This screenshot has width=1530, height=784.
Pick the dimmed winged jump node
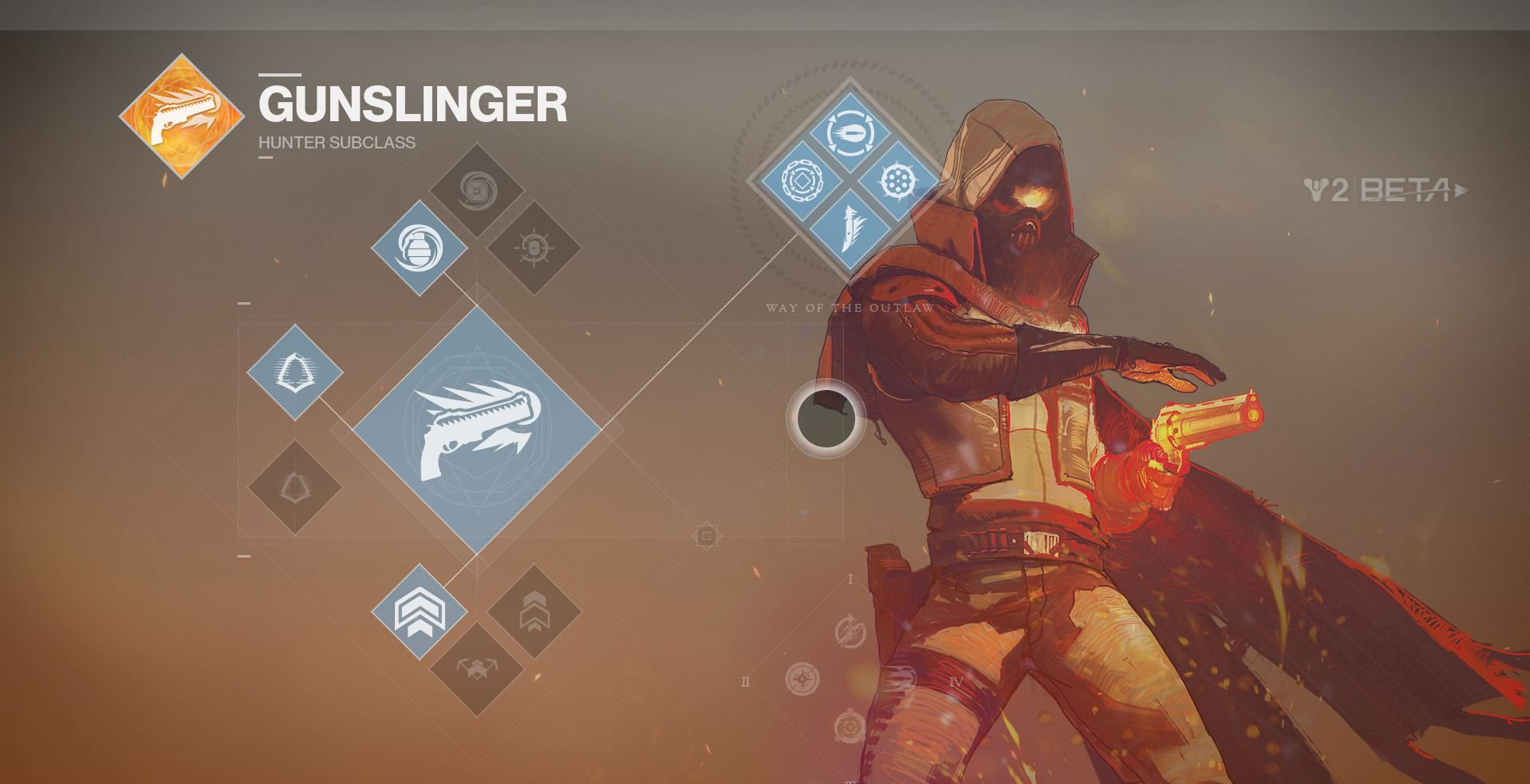click(x=477, y=668)
